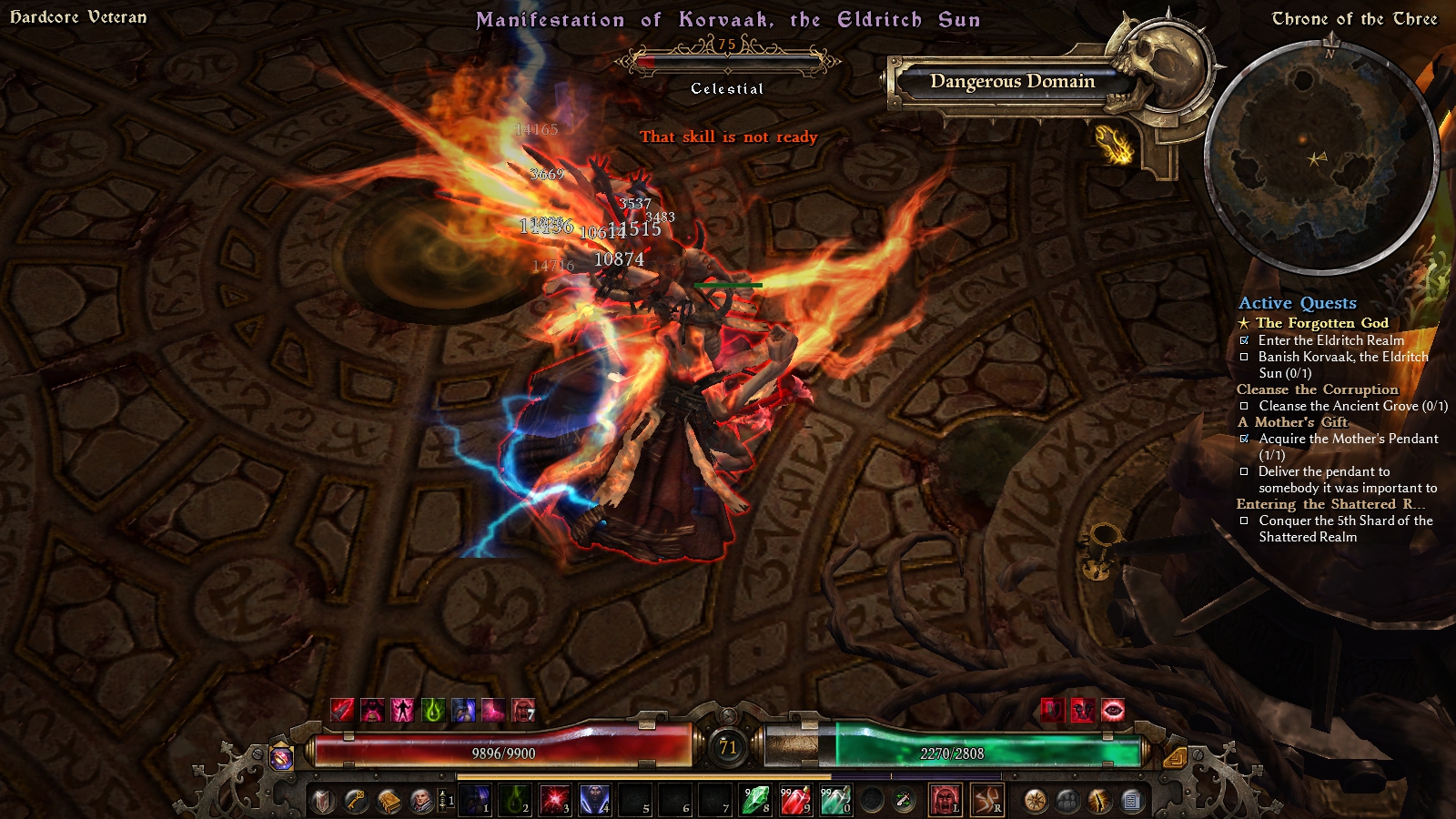Activate the hooded figure skill in slot 1

475,801
